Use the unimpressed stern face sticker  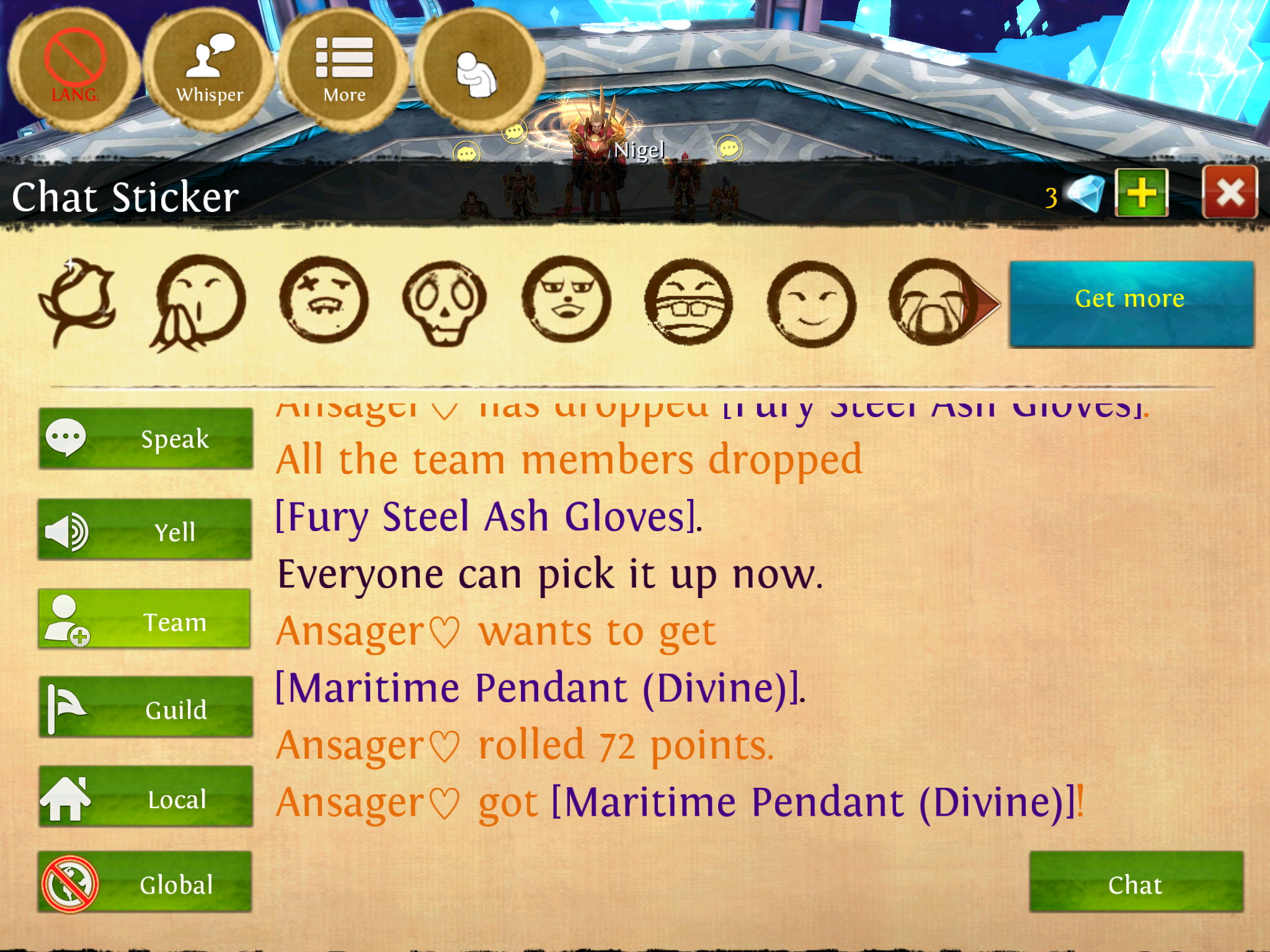[x=566, y=301]
